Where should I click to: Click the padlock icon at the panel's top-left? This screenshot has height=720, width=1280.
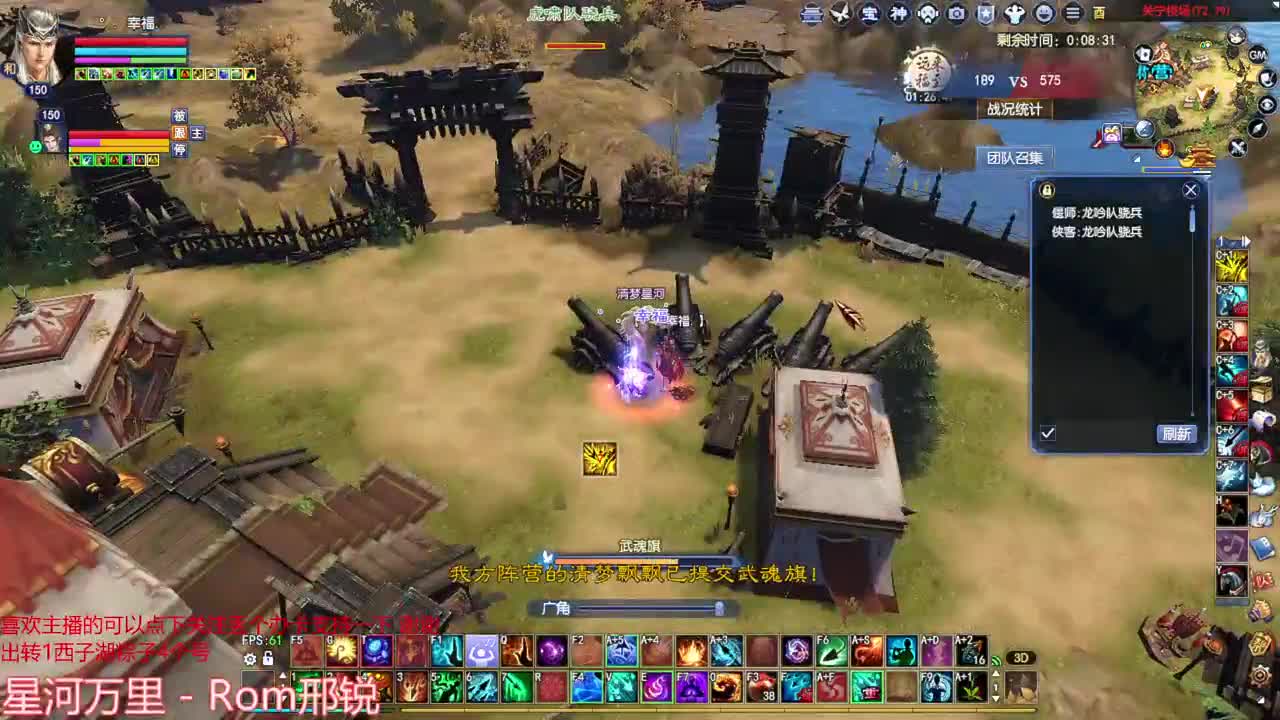coord(1046,190)
